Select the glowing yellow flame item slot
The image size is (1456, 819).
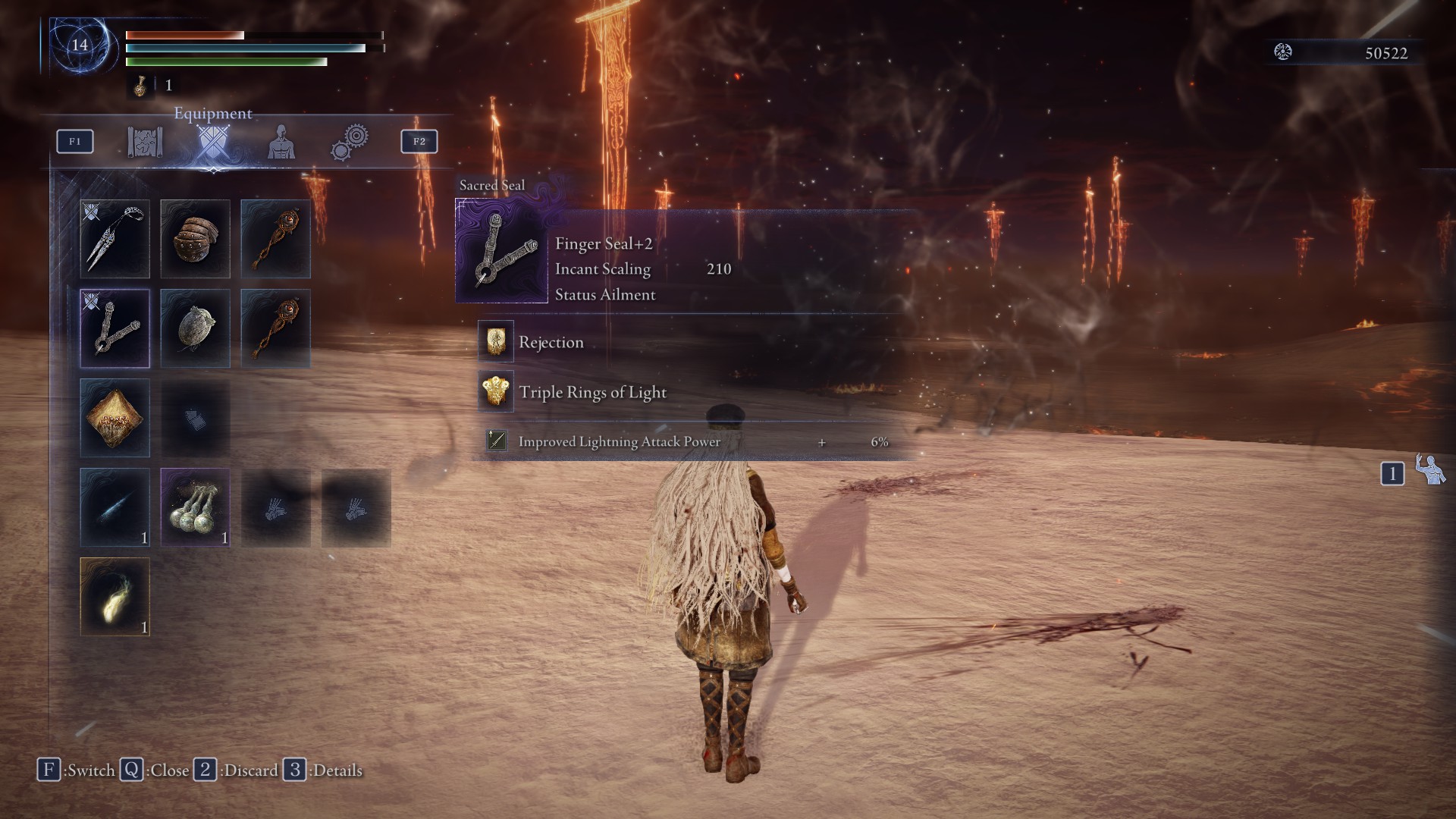click(x=115, y=597)
